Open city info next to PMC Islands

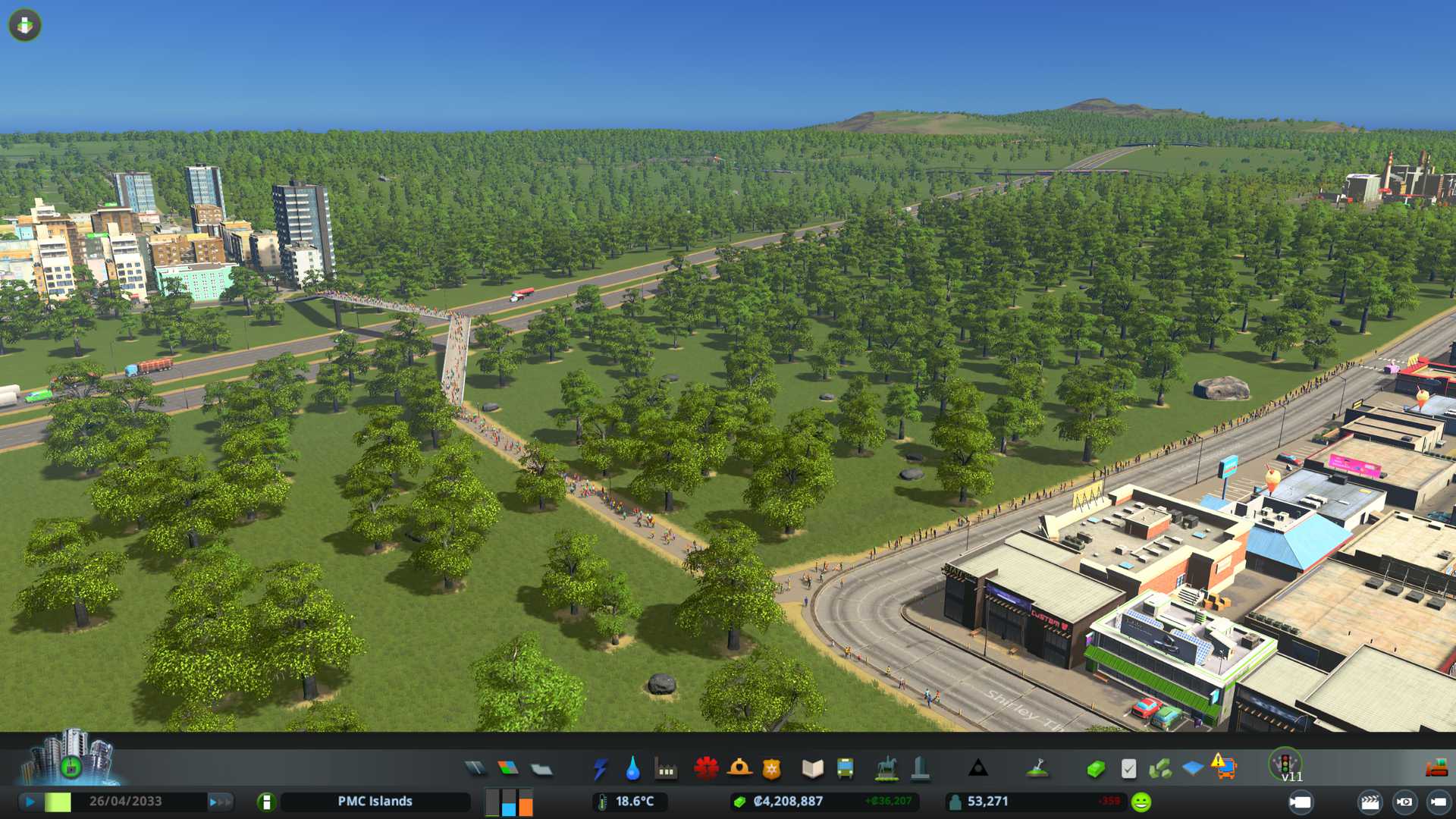266,802
